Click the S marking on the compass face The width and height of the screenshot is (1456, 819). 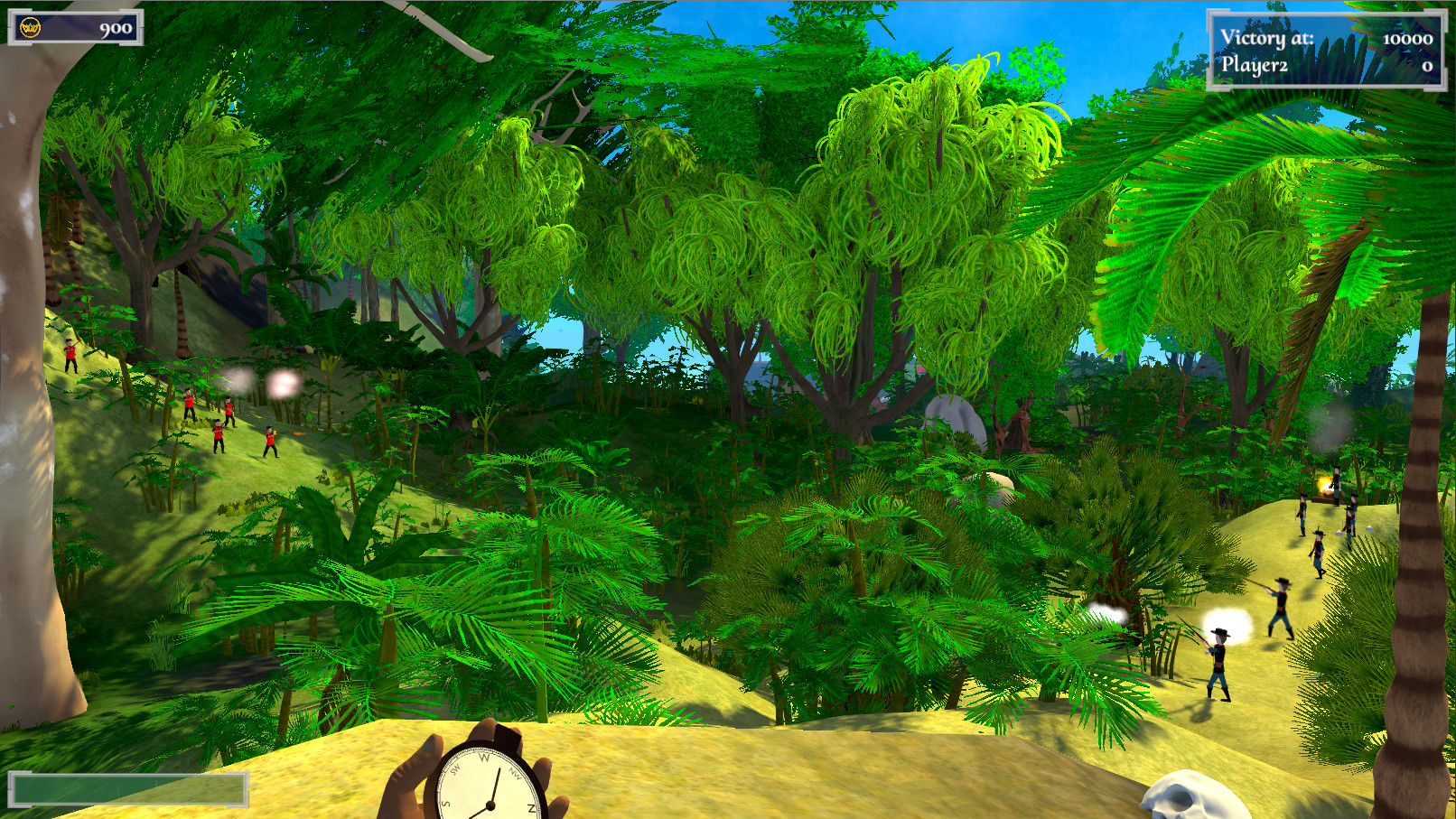click(445, 804)
